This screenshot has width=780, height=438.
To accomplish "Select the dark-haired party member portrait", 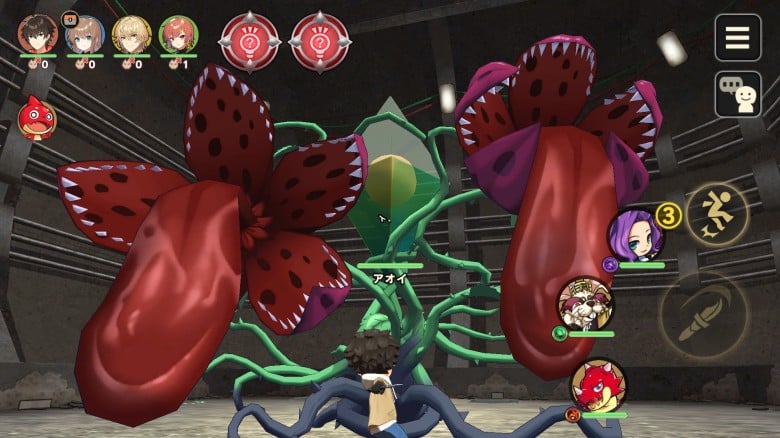I will 38,35.
